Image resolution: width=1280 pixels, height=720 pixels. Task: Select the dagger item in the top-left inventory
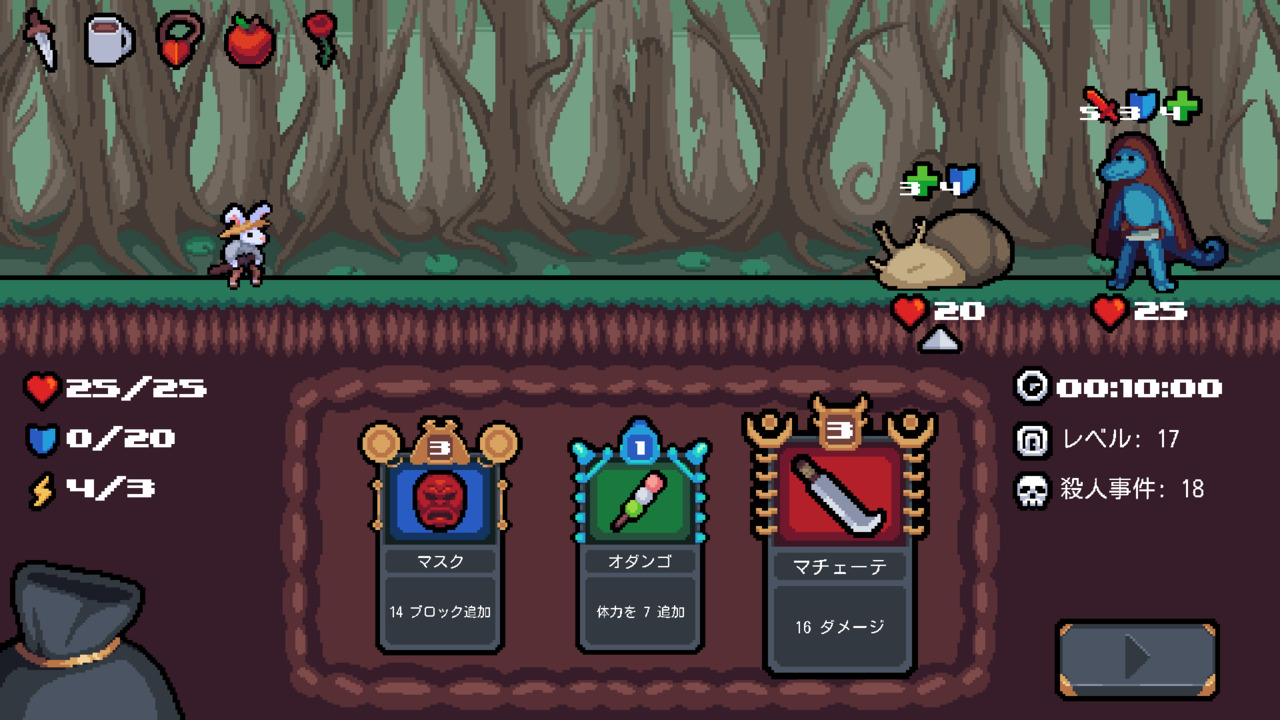click(40, 38)
